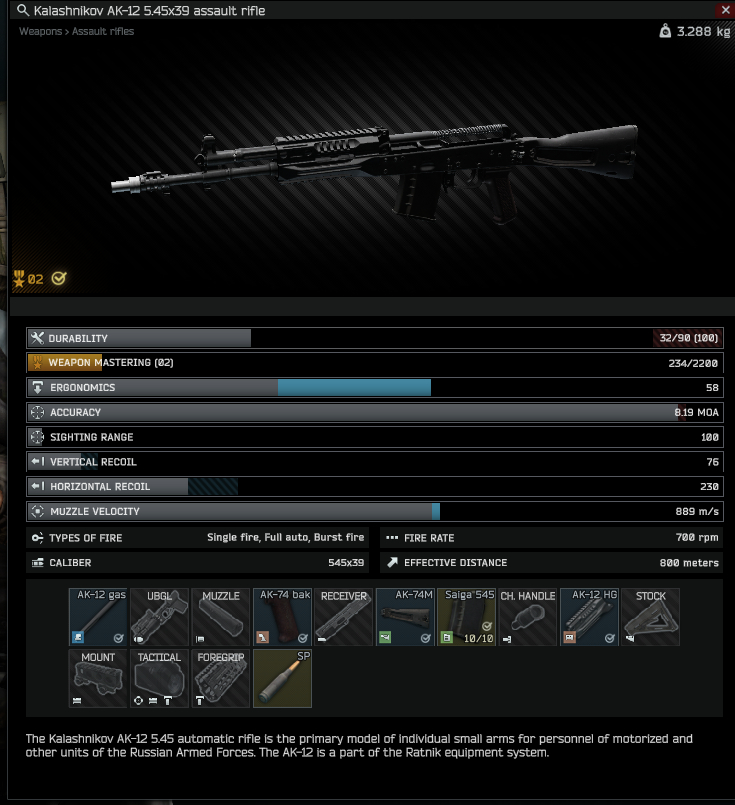Image resolution: width=735 pixels, height=805 pixels.
Task: Choose the empty RECEIVER slot
Action: pyautogui.click(x=344, y=617)
